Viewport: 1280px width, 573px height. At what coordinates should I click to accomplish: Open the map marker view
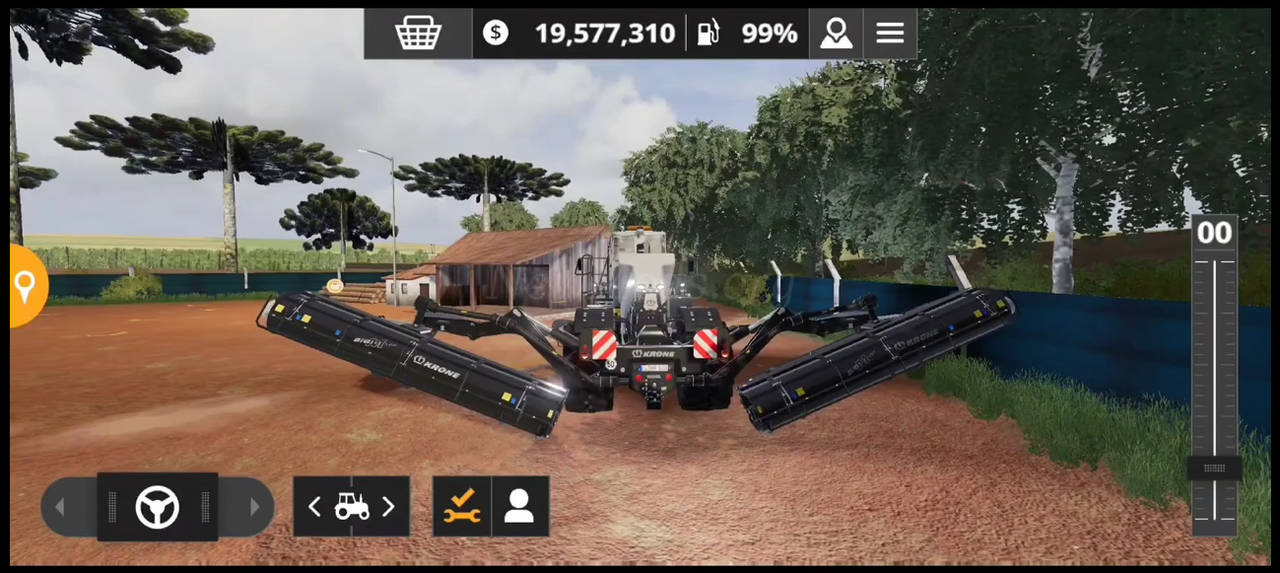(836, 33)
